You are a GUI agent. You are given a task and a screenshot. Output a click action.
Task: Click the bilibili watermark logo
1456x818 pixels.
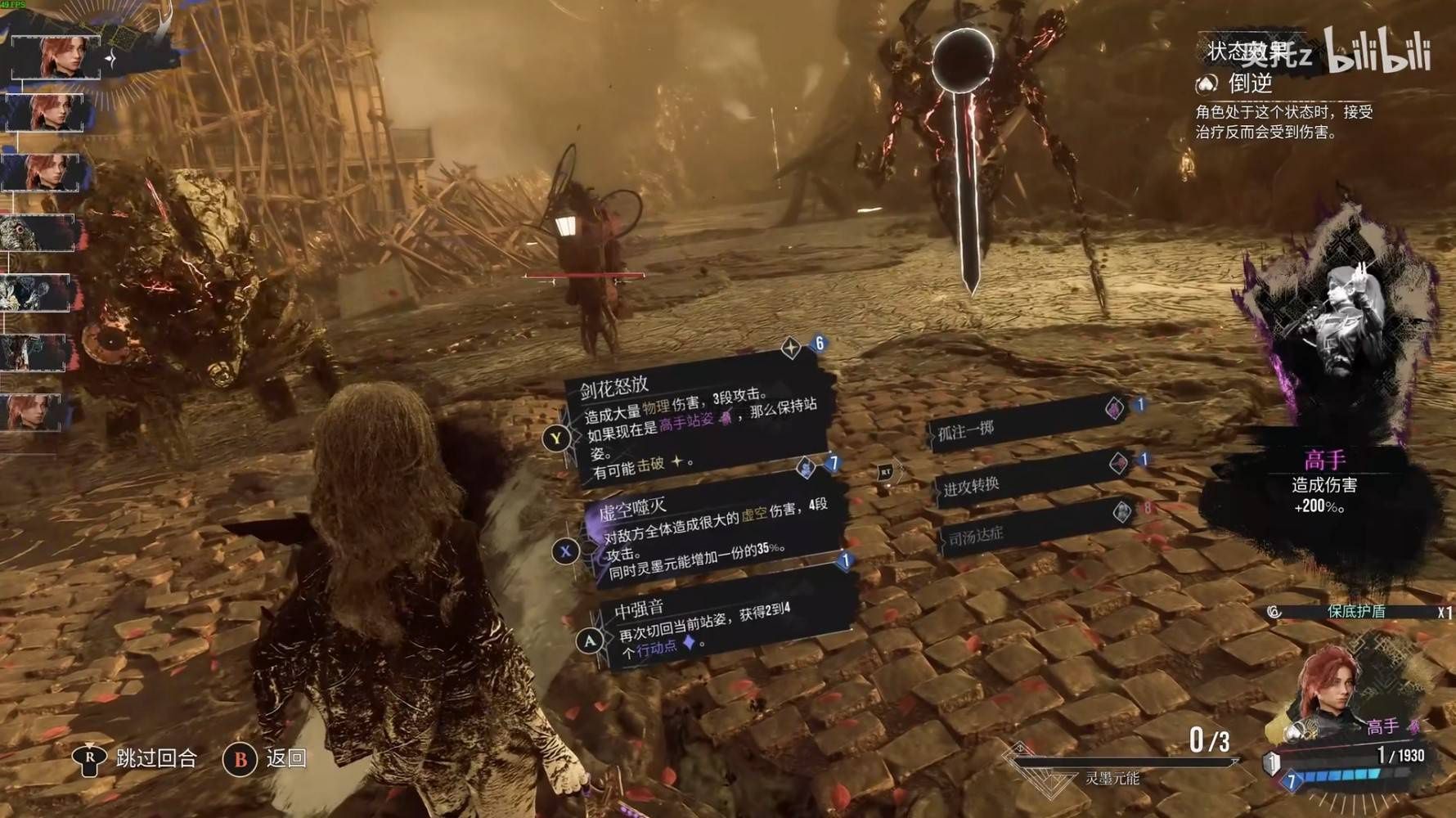(1377, 51)
